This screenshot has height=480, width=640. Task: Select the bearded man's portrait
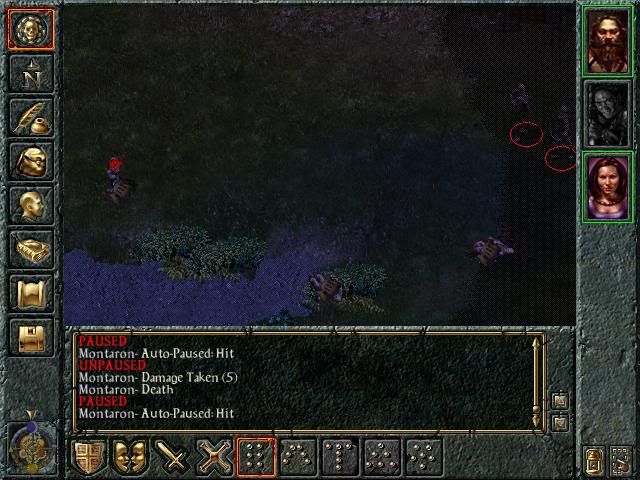click(x=607, y=42)
